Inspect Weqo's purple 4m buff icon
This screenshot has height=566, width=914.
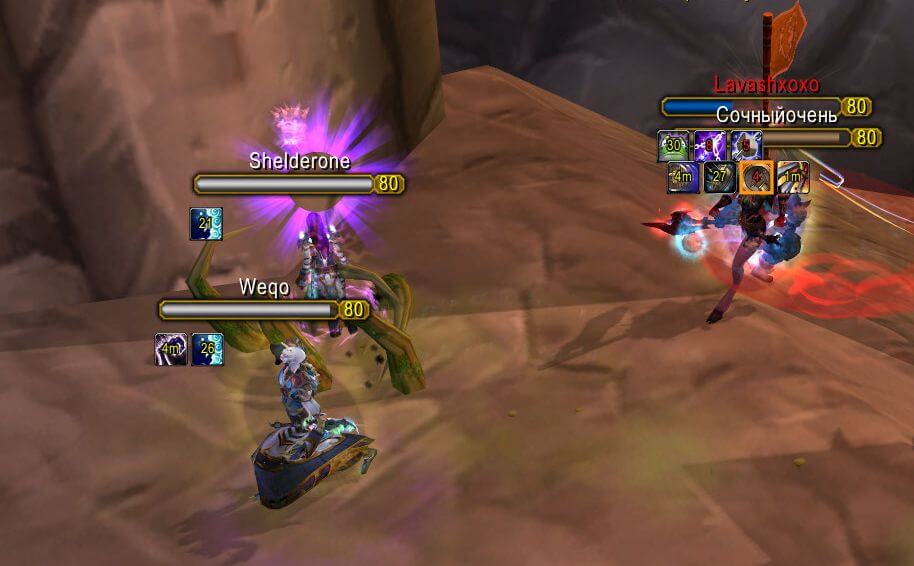pos(171,349)
